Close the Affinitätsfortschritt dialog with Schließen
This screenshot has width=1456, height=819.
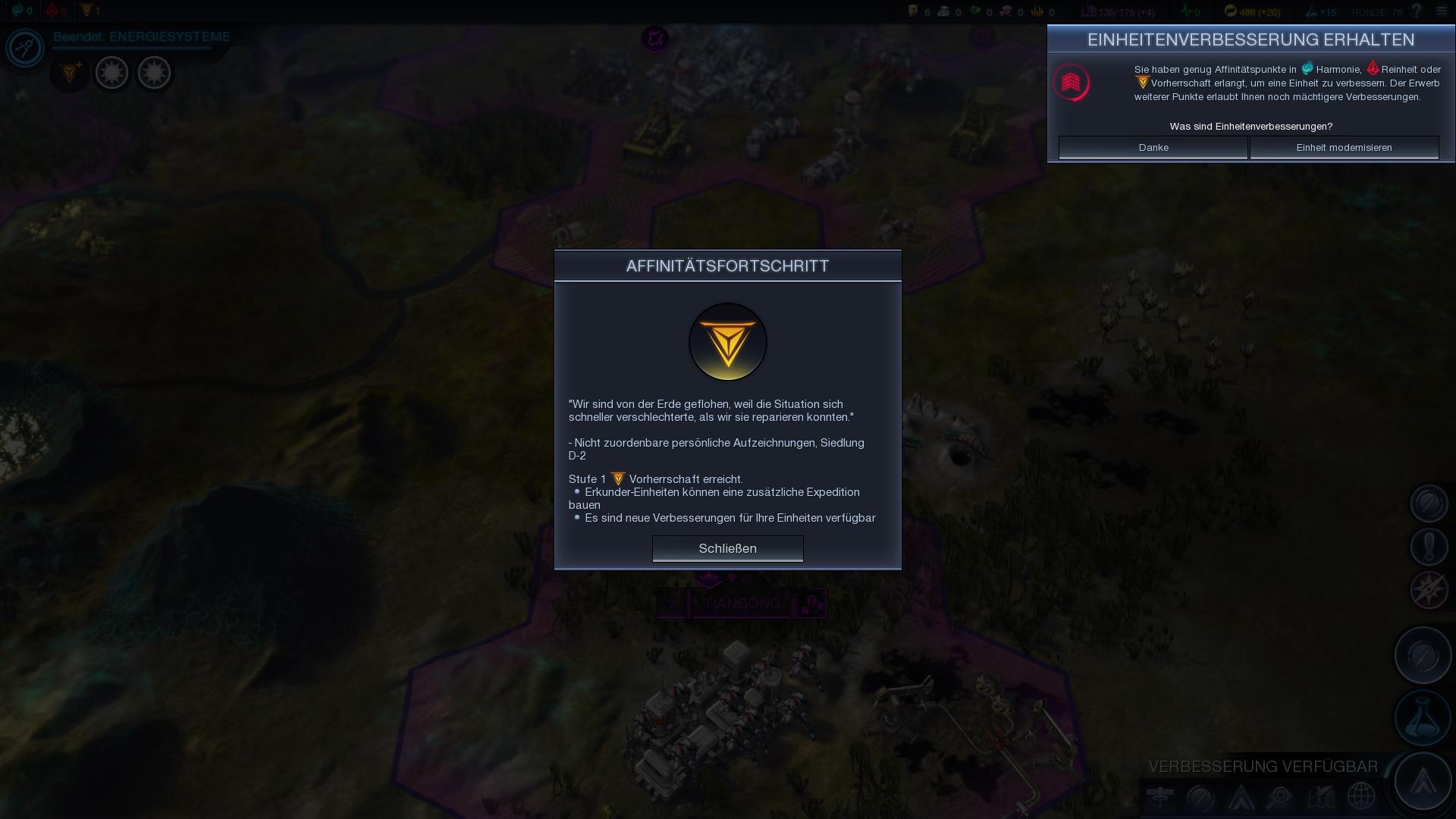(727, 548)
